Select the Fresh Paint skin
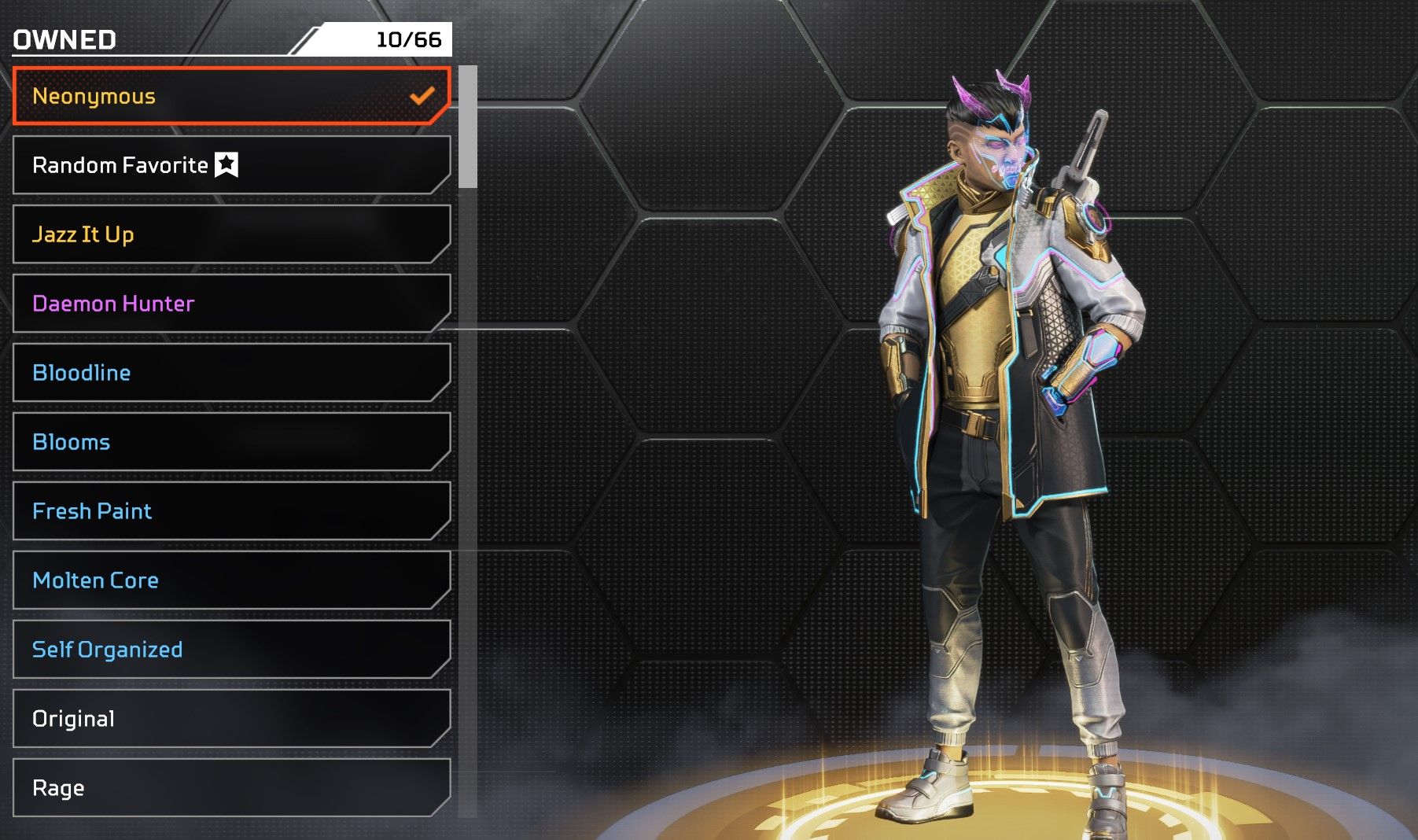 tap(231, 511)
